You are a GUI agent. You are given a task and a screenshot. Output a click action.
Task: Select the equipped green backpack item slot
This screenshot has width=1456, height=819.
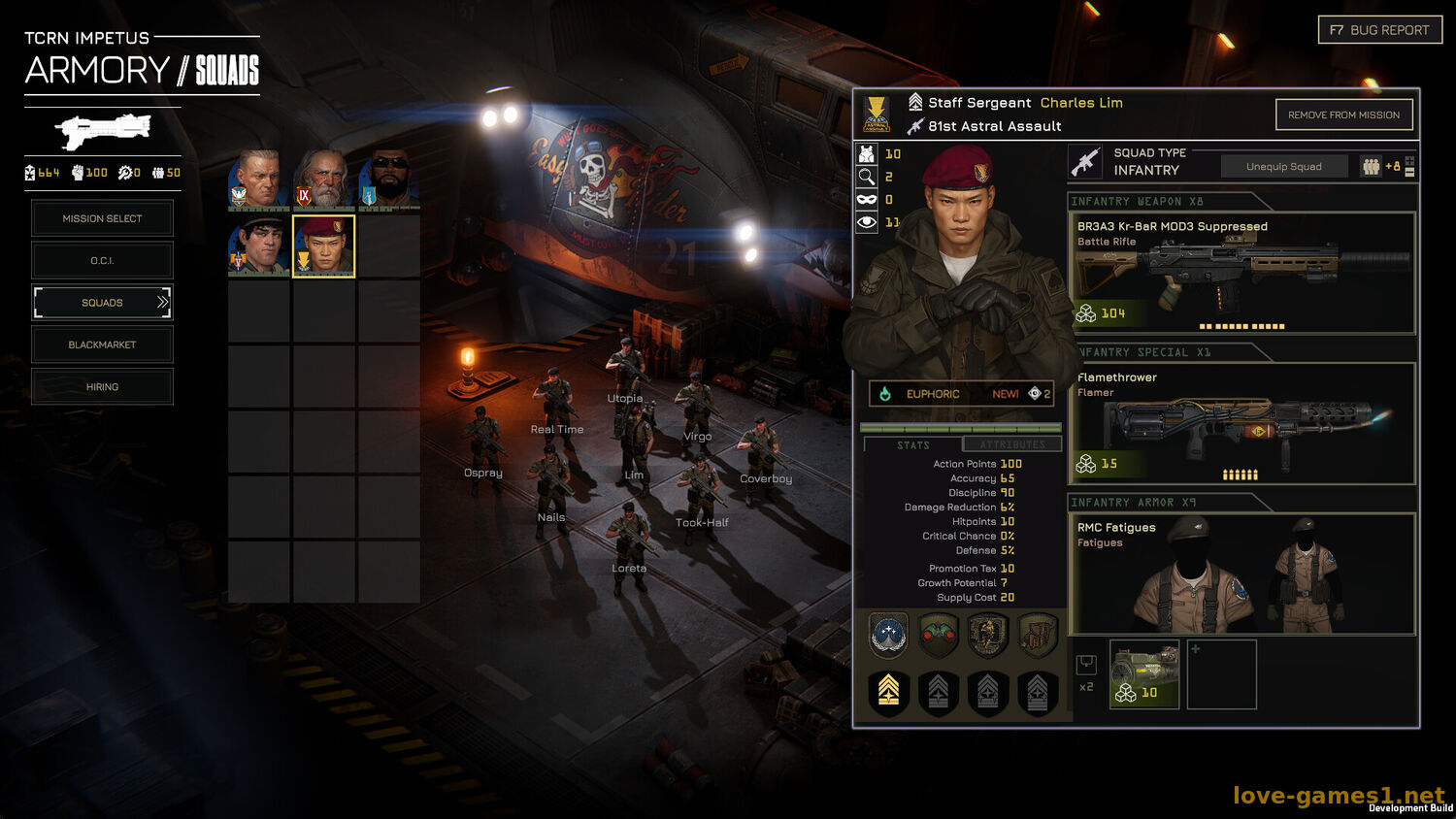(x=1144, y=674)
